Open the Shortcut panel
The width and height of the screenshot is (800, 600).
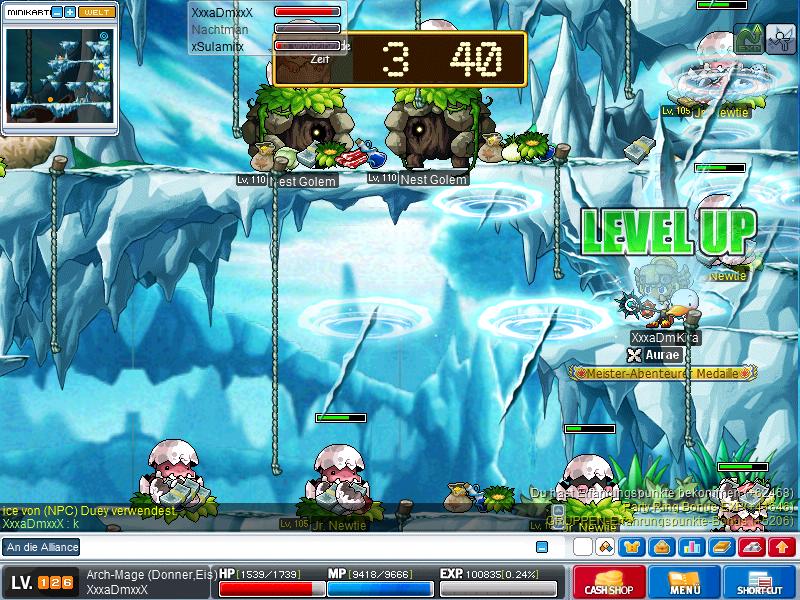click(759, 582)
